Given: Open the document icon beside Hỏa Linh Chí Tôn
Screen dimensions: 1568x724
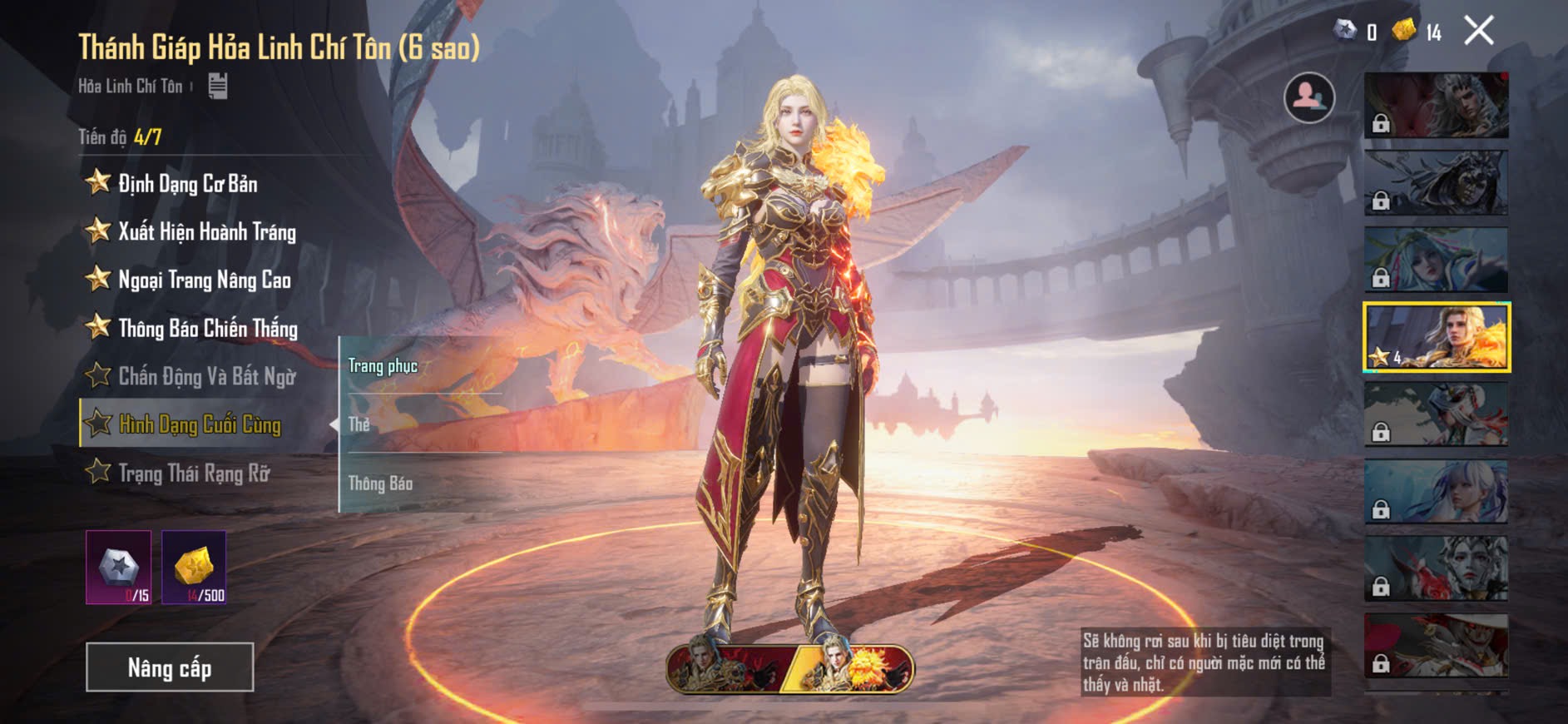Looking at the screenshot, I should click(x=218, y=86).
